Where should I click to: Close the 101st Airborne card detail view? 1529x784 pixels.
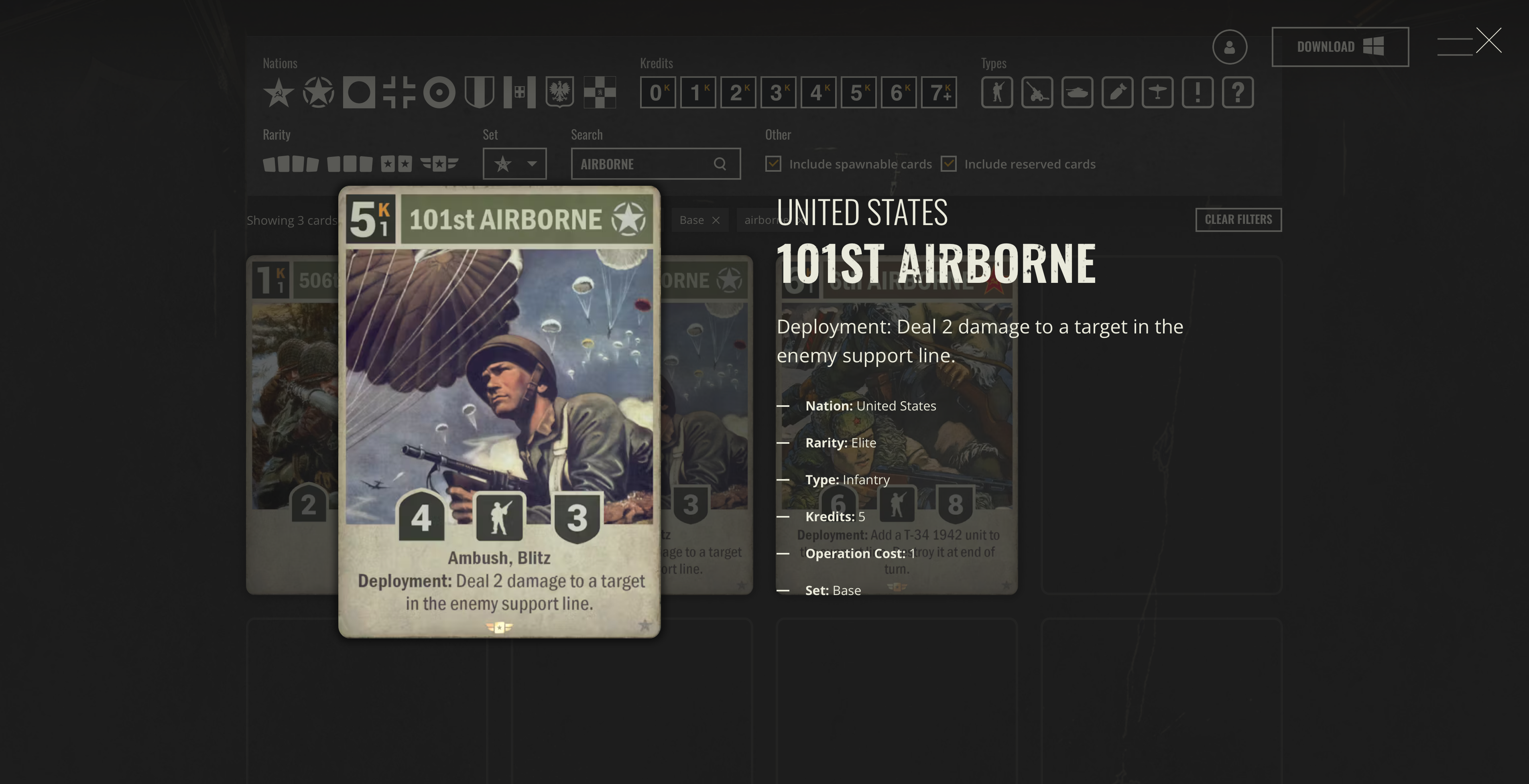[x=1488, y=41]
